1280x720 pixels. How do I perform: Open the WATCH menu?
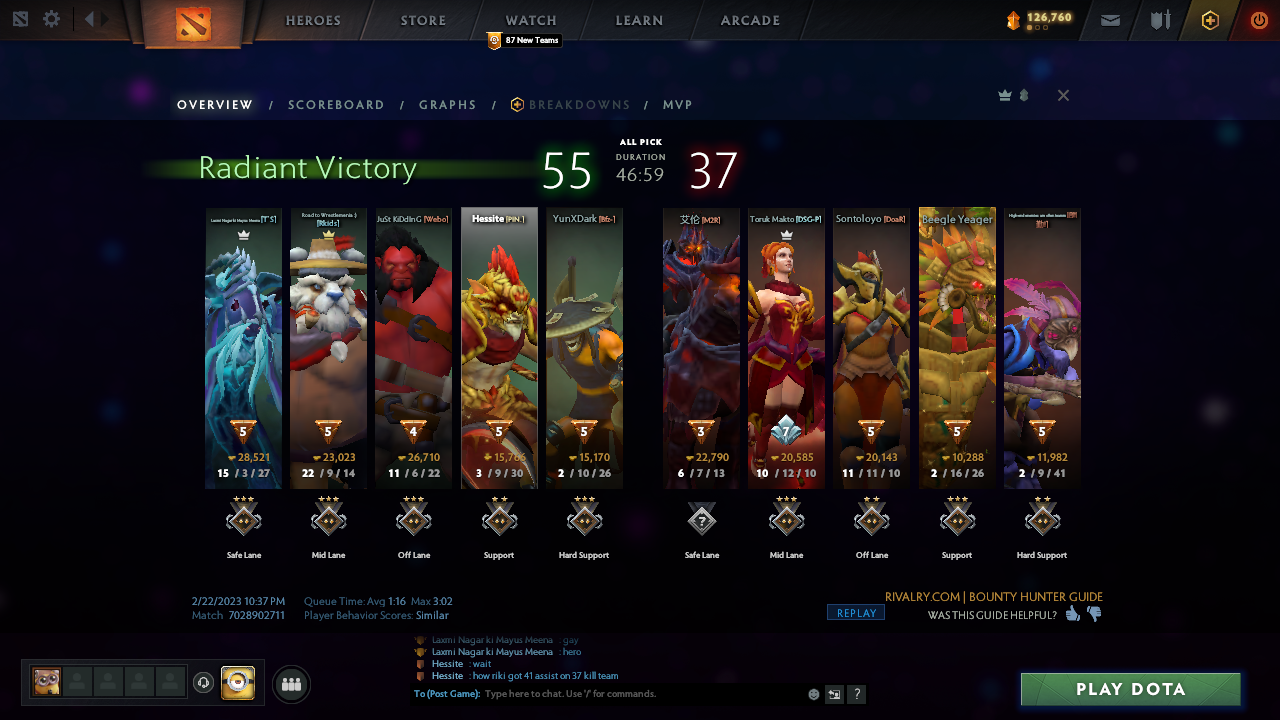[530, 20]
